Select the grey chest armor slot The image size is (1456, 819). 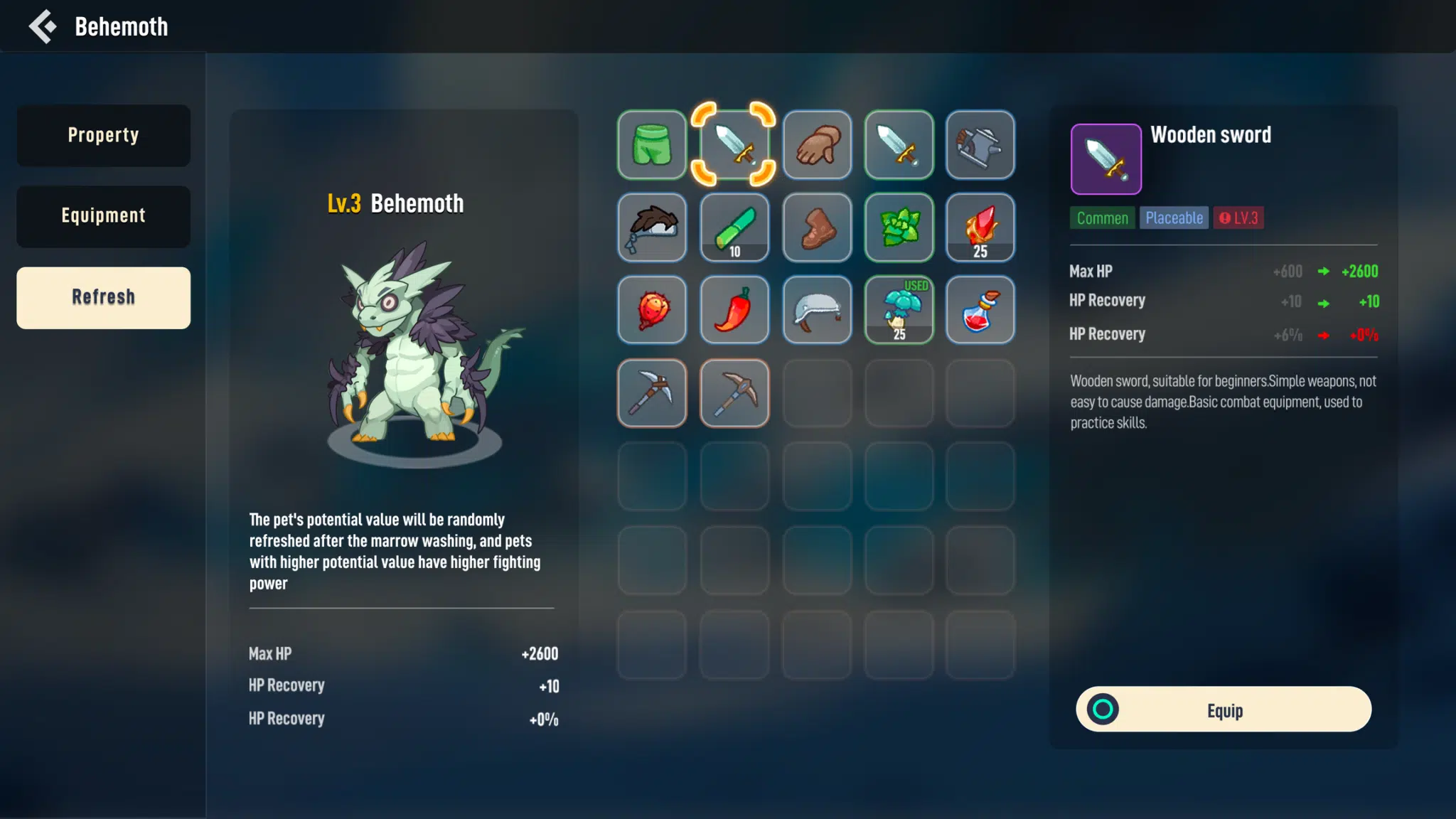tap(980, 144)
